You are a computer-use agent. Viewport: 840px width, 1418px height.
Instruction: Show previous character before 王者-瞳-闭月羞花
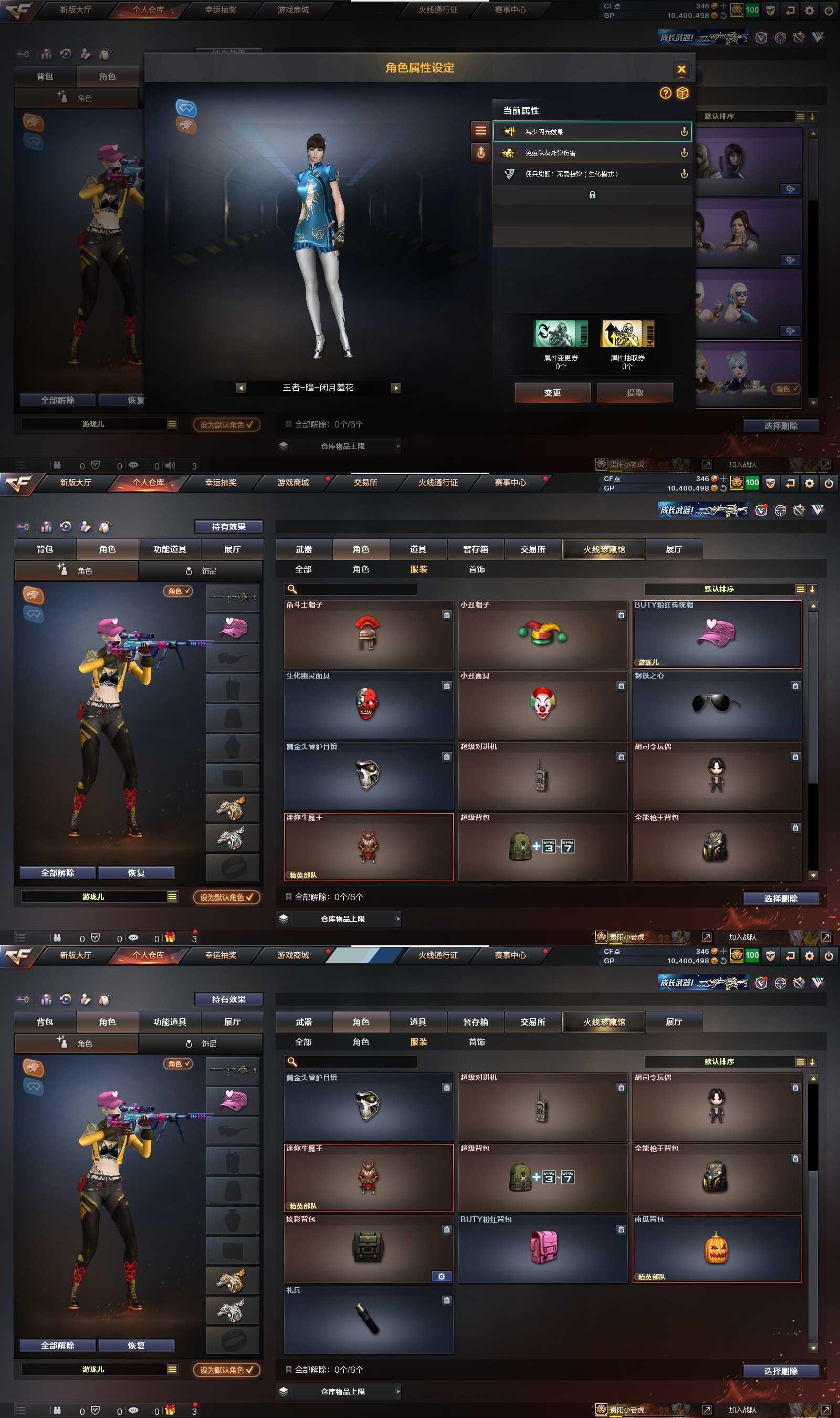click(x=240, y=388)
